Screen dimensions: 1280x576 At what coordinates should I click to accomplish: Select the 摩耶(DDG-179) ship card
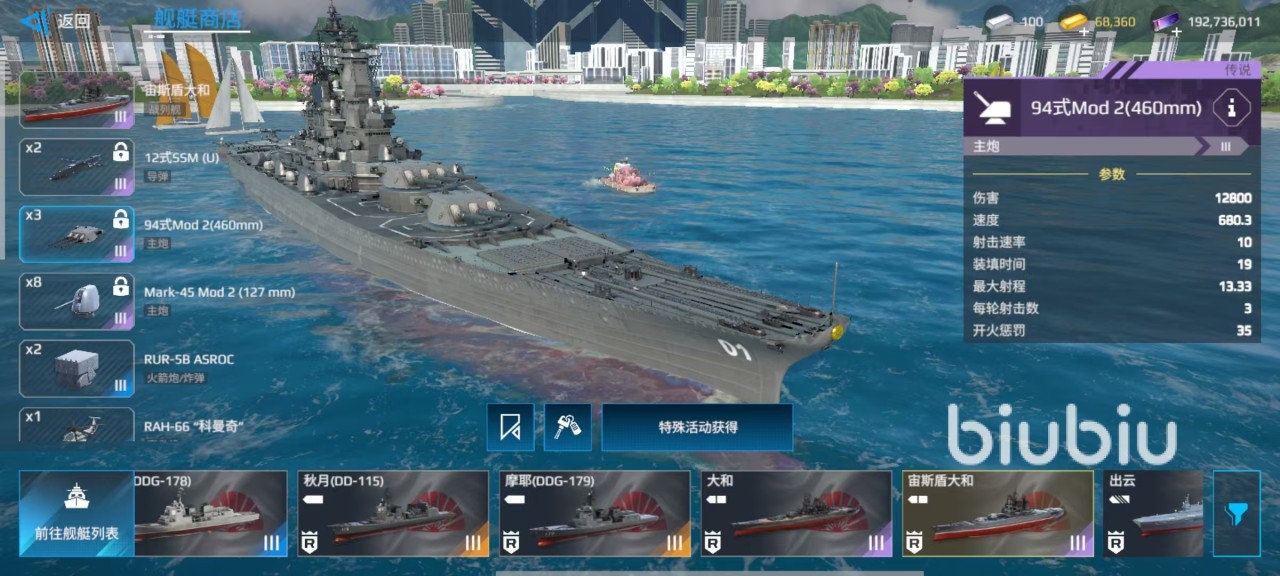click(594, 513)
